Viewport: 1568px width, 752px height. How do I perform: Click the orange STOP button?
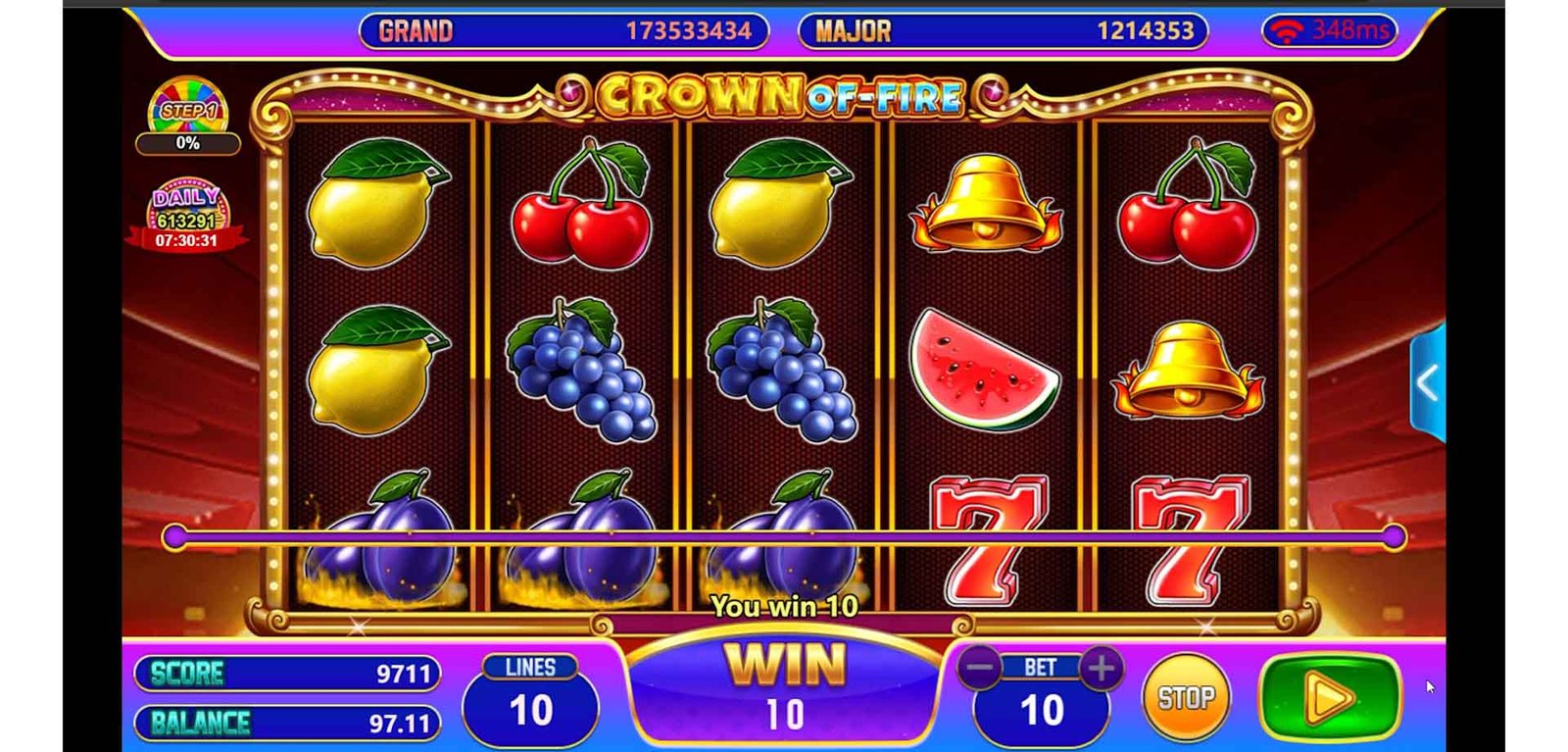[1186, 698]
